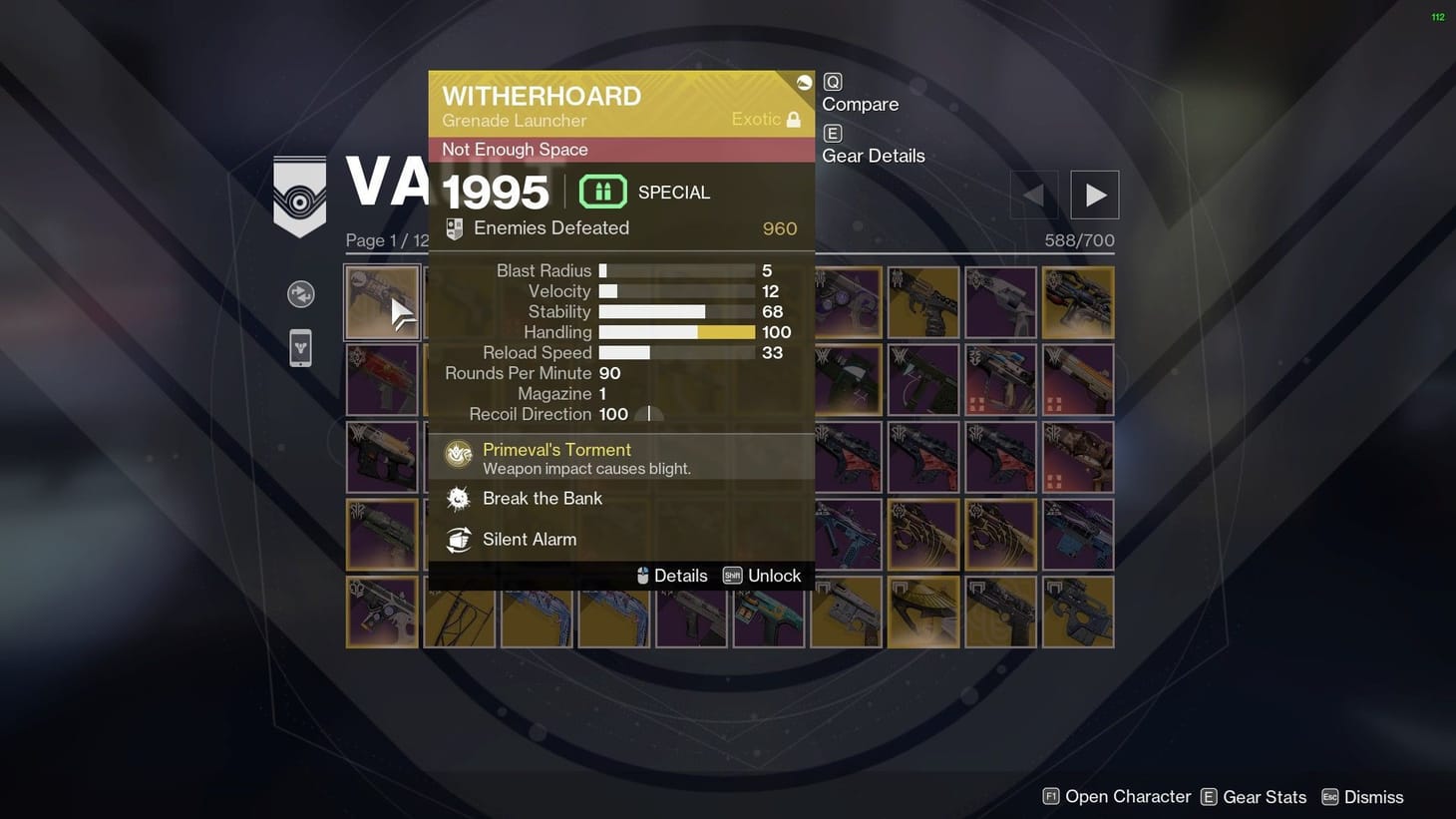This screenshot has height=819, width=1456.
Task: Select the Break the Bank trait icon
Action: click(459, 498)
